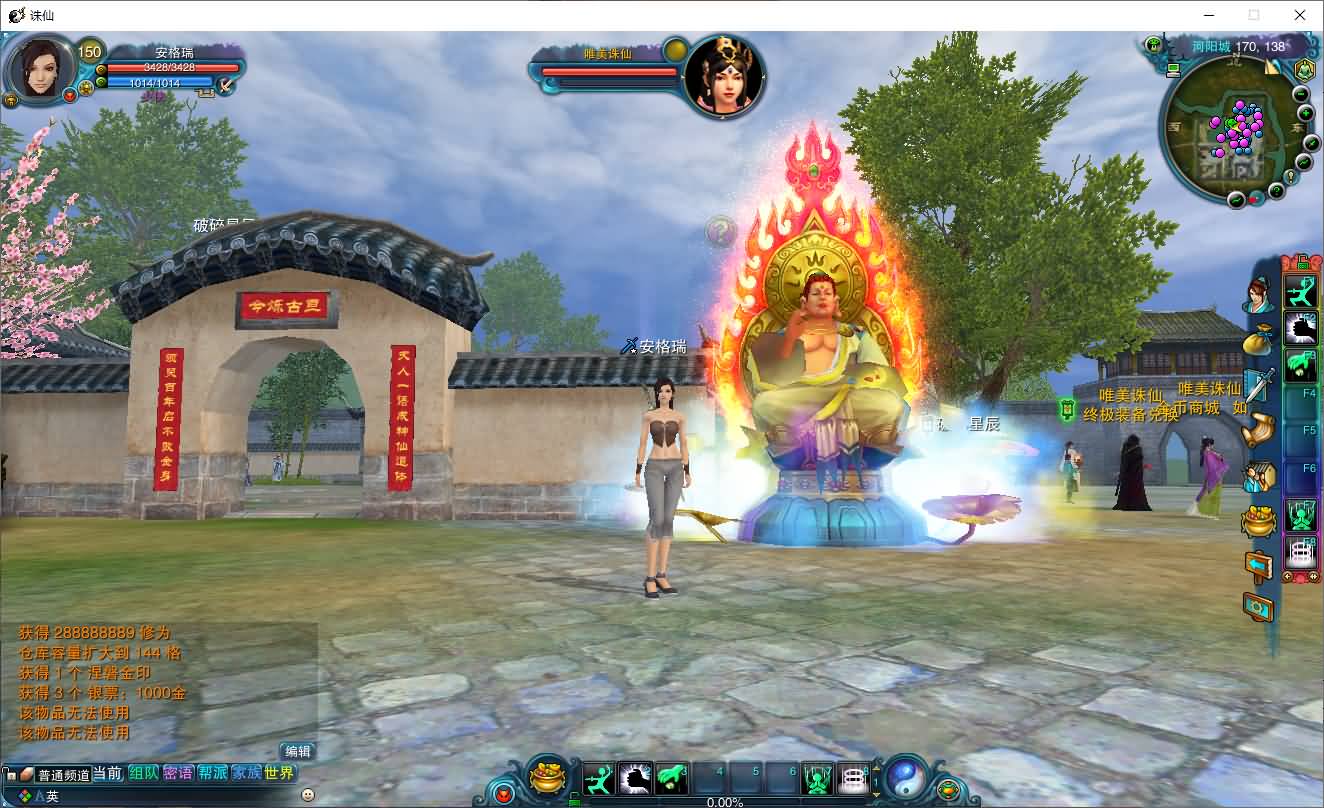Open the inventory money bag icon

tap(1257, 339)
